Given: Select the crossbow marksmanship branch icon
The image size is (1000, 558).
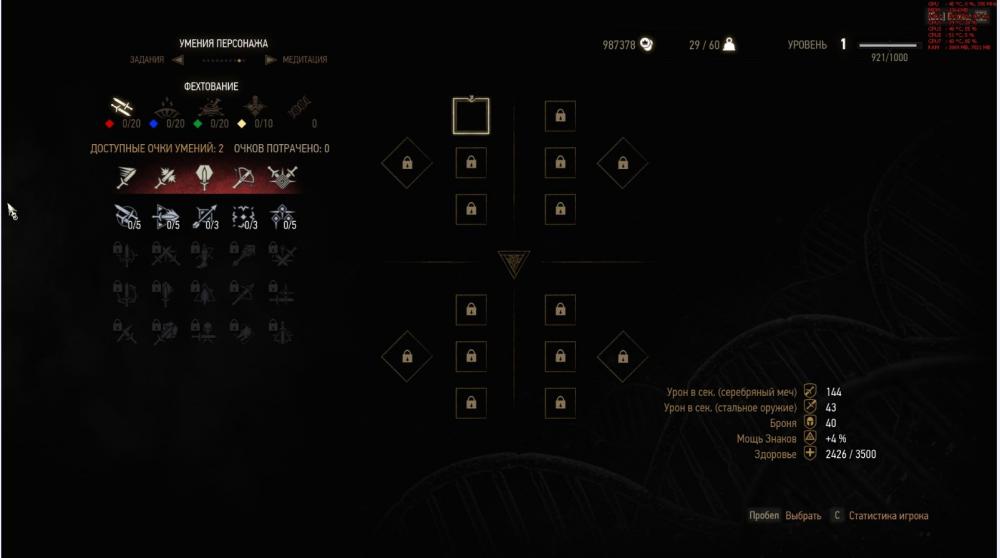Looking at the screenshot, I should (242, 178).
